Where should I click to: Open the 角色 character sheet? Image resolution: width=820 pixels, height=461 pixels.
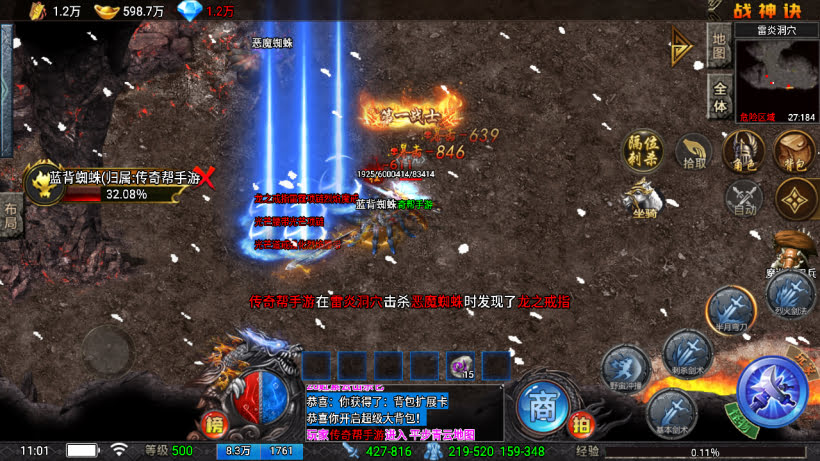tap(740, 151)
